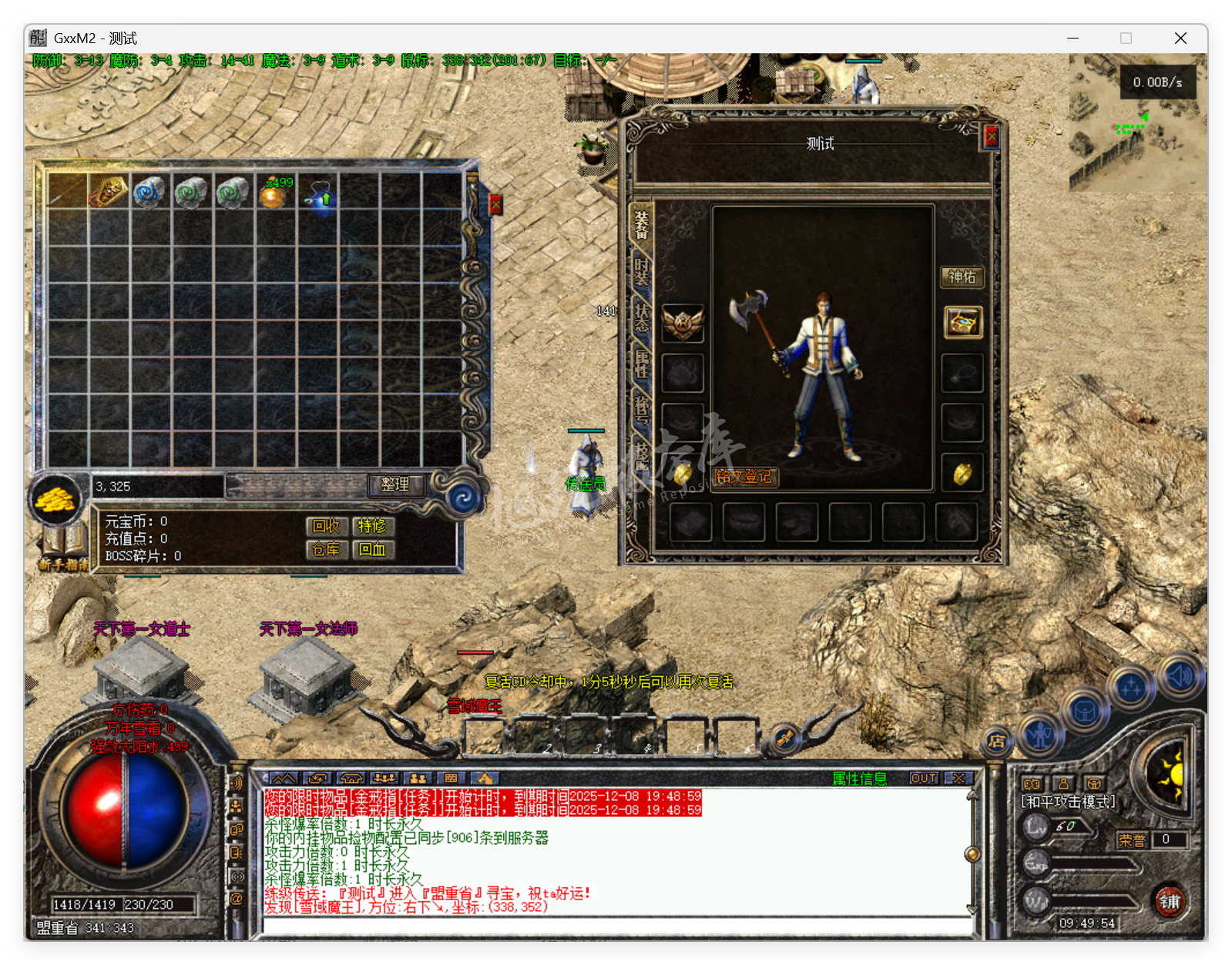Screen dimensions: 1232x965
Task: Close the inventory bag window
Action: click(x=495, y=204)
